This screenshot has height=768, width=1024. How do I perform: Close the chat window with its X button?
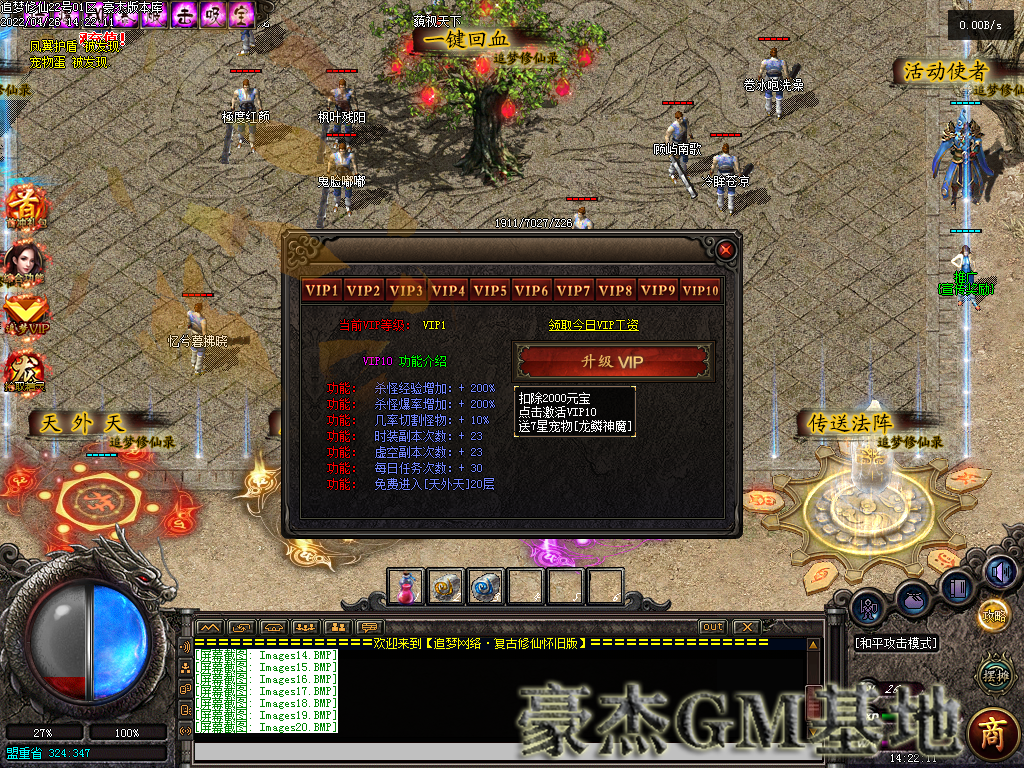click(745, 627)
